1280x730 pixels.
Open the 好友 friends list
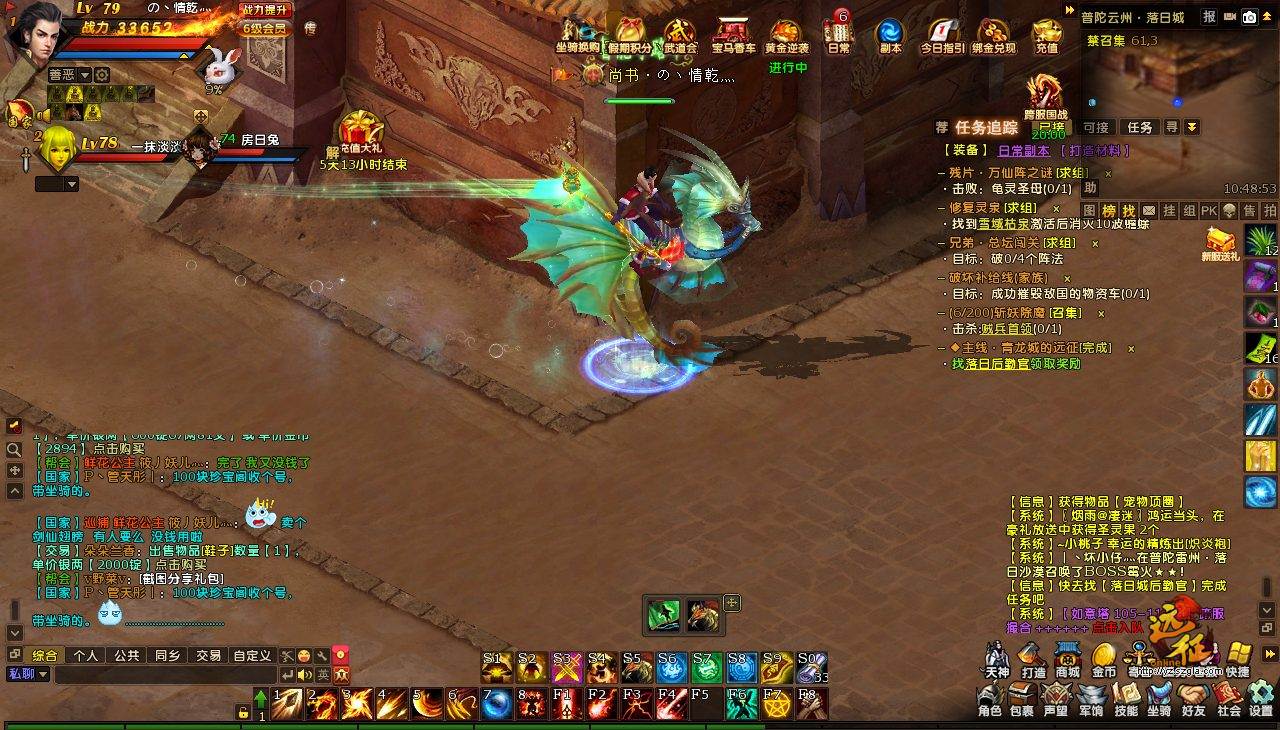pyautogui.click(x=1193, y=697)
